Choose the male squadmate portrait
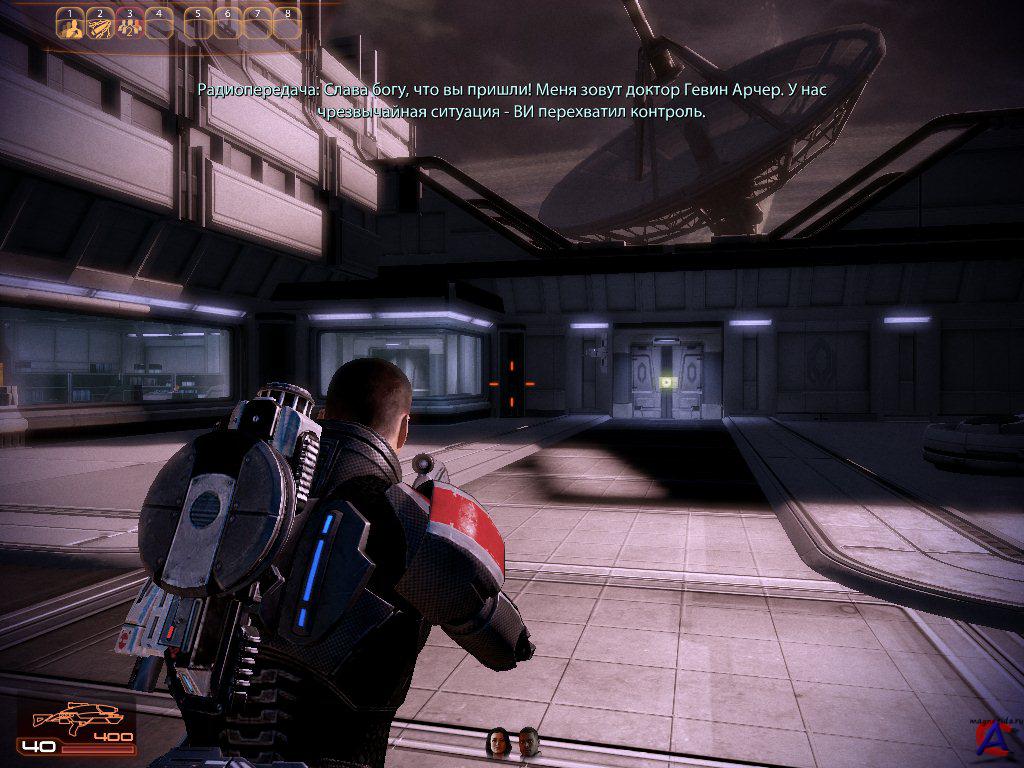The width and height of the screenshot is (1024, 768). tap(528, 741)
